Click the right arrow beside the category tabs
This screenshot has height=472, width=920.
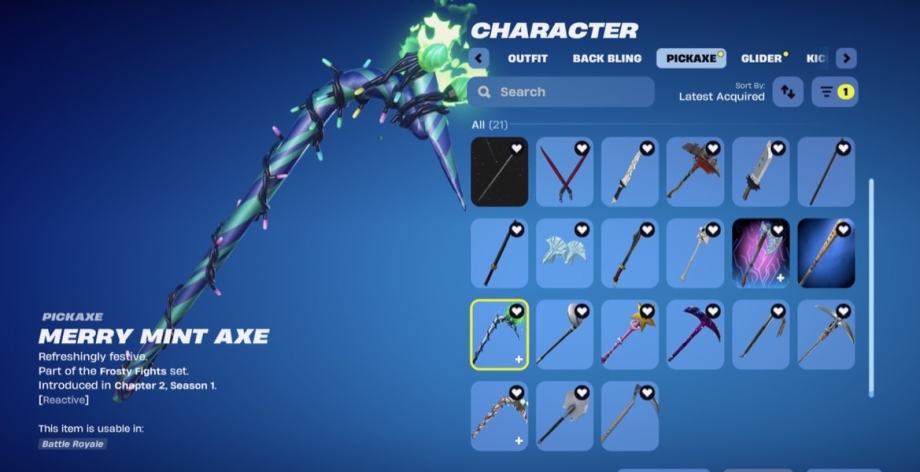click(x=846, y=58)
